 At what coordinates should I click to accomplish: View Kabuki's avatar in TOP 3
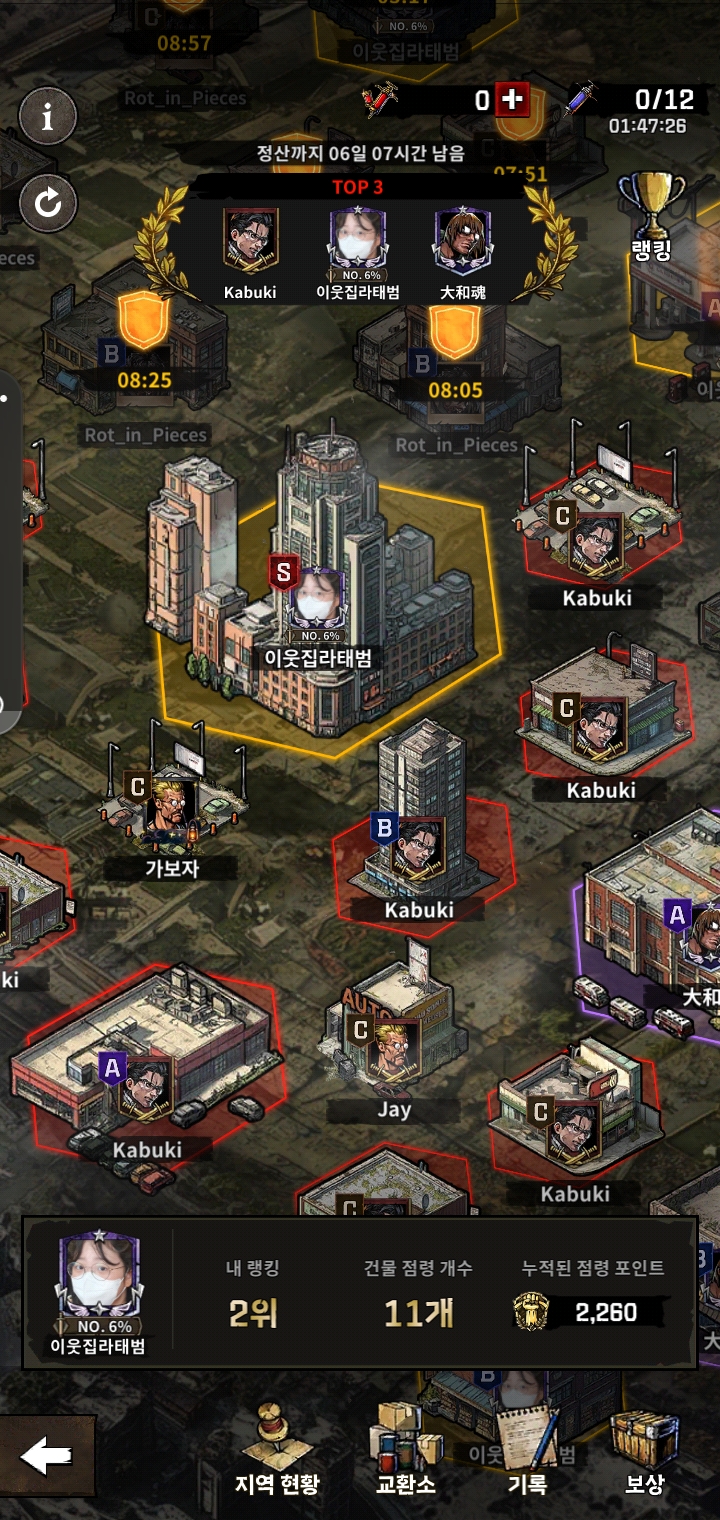(x=250, y=242)
